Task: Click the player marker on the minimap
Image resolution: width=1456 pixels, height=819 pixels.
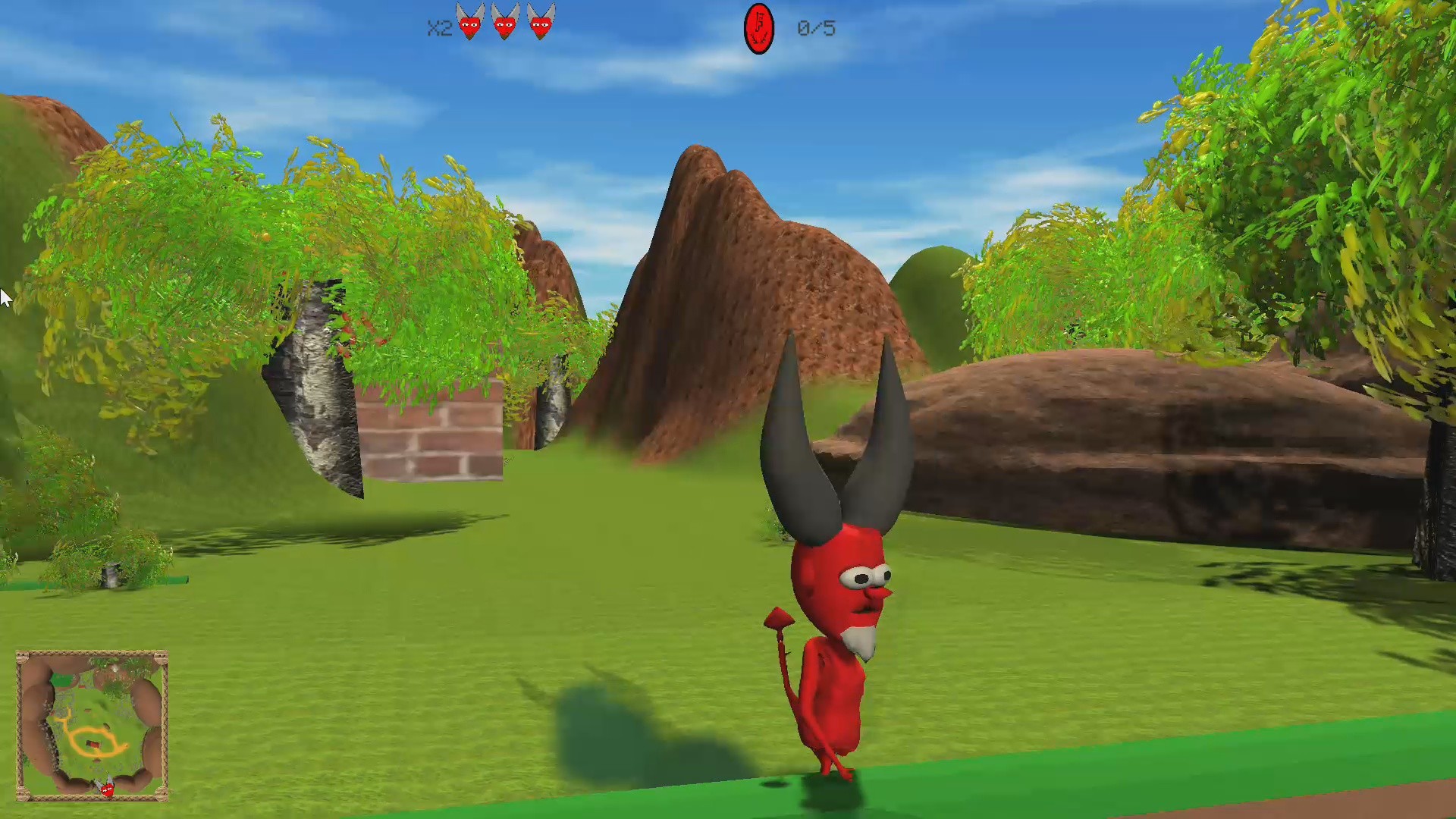Action: [107, 789]
